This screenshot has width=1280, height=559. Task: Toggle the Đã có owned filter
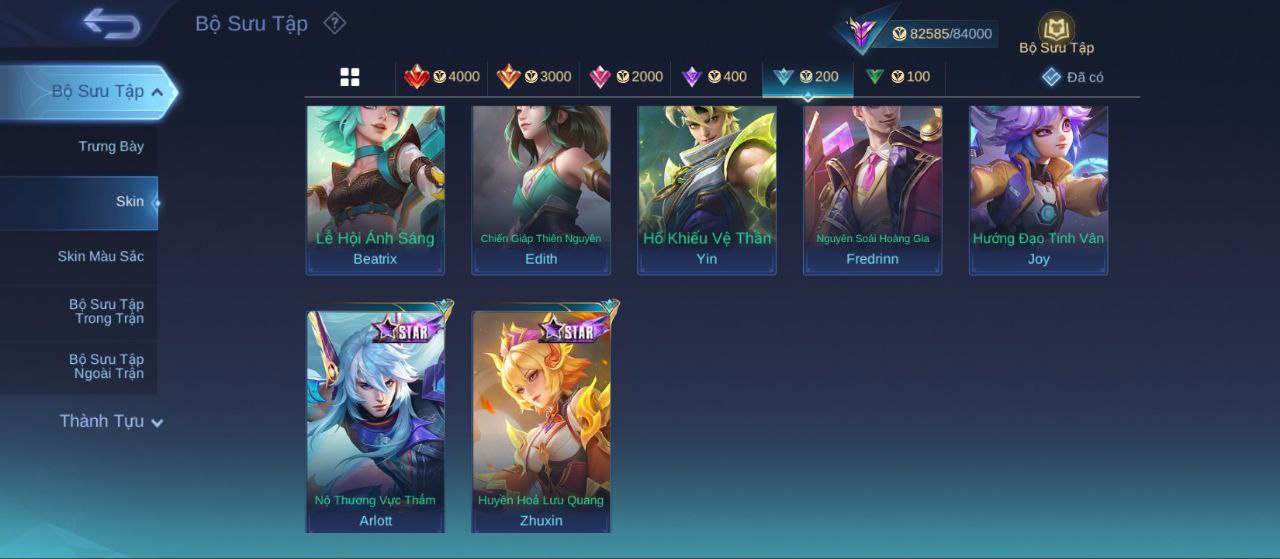tap(1072, 77)
